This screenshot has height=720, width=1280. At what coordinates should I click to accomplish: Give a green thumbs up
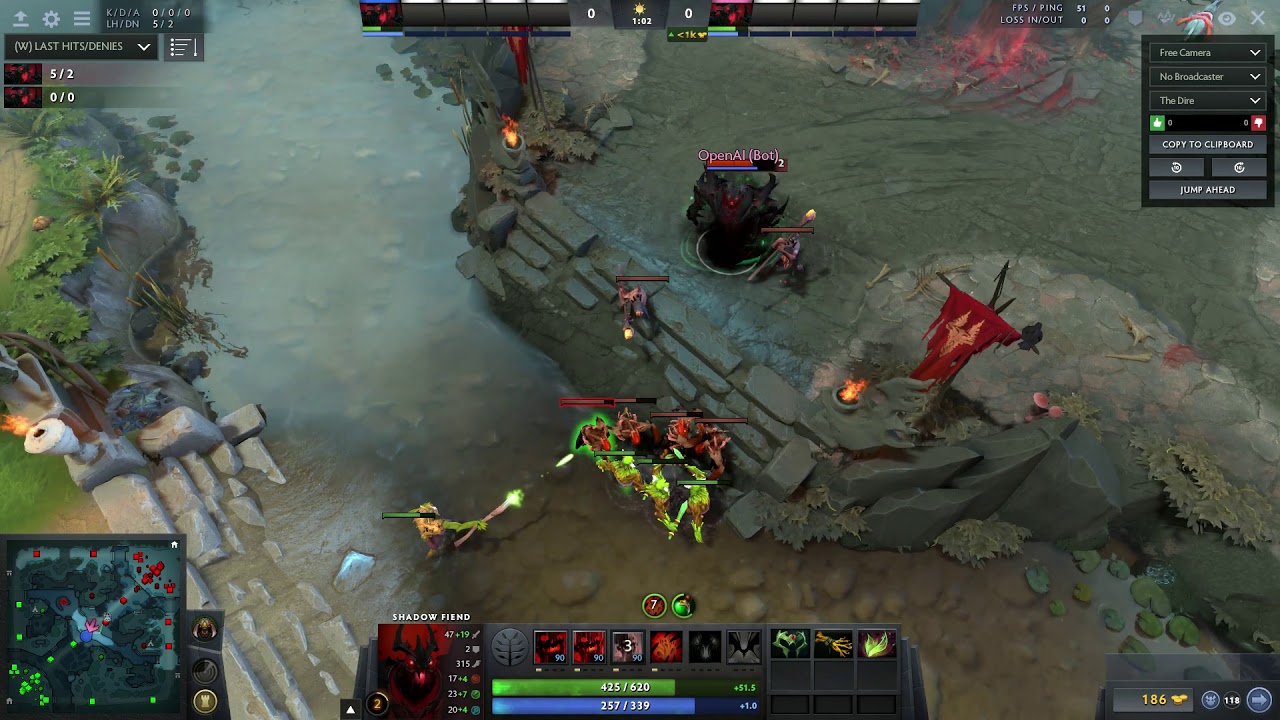click(x=1158, y=123)
